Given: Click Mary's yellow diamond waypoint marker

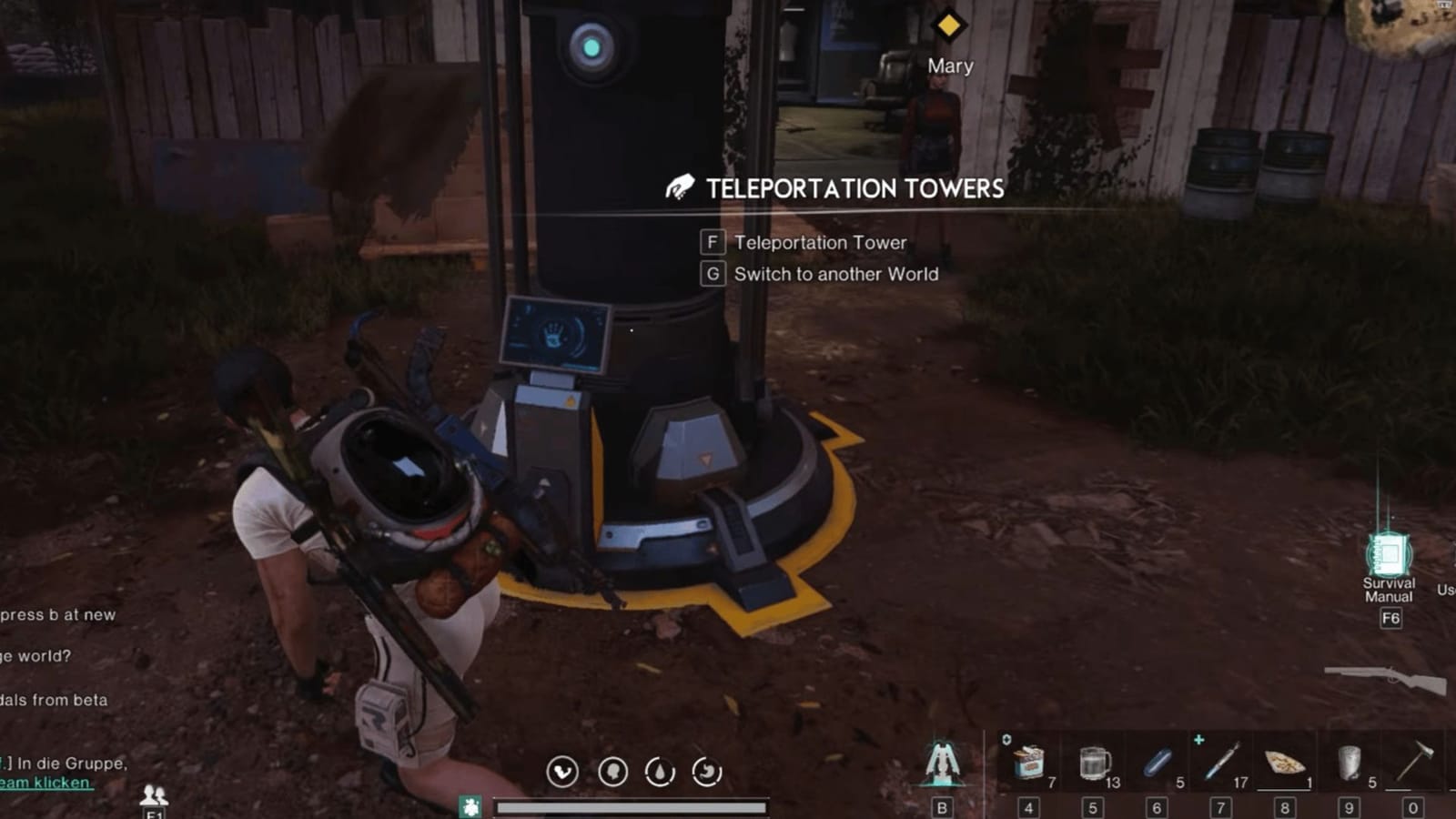Looking at the screenshot, I should point(949,26).
